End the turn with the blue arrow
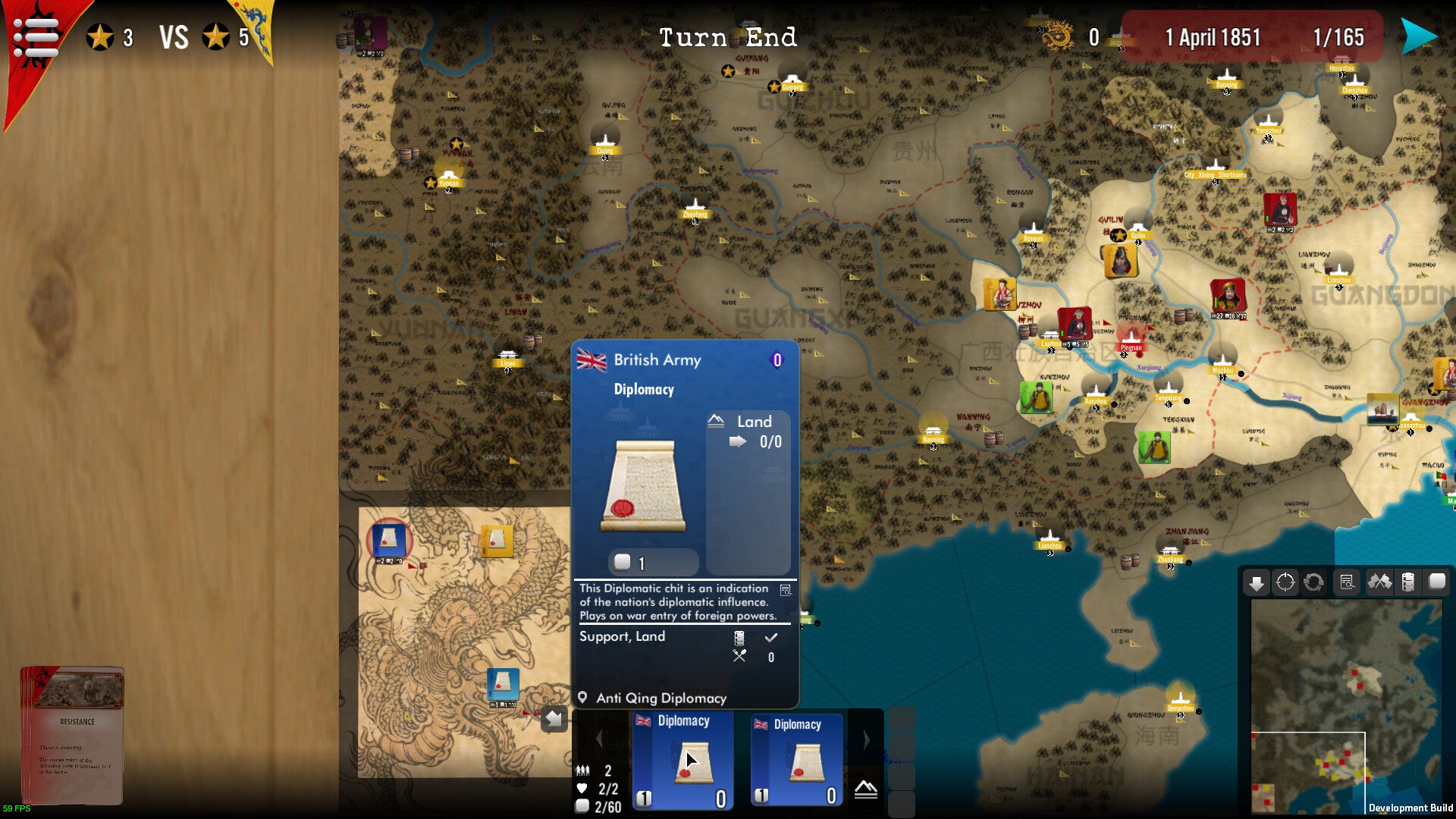This screenshot has height=819, width=1456. 1418,36
